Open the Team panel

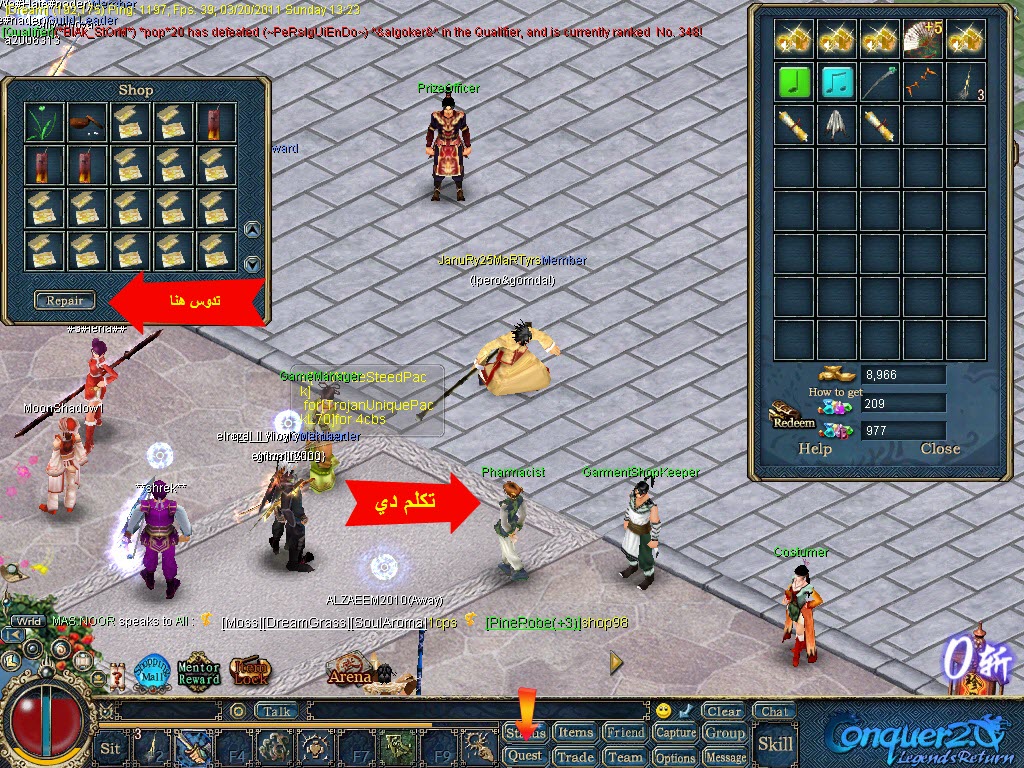625,757
